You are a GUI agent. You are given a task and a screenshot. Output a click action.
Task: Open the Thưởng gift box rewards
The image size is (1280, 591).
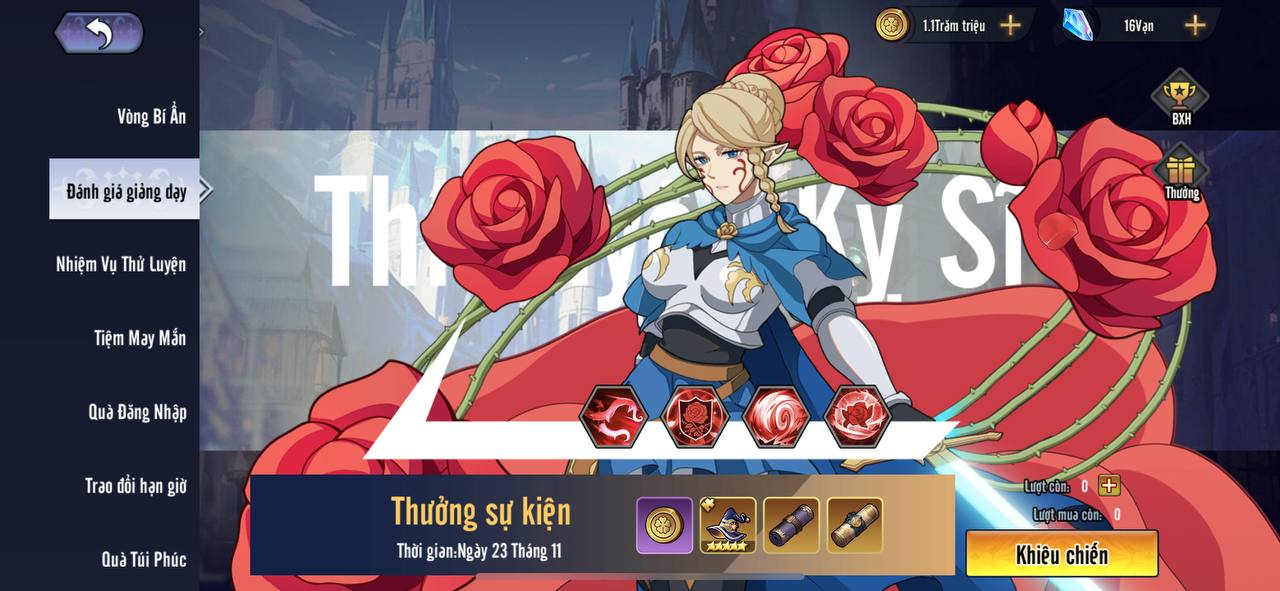(1181, 172)
